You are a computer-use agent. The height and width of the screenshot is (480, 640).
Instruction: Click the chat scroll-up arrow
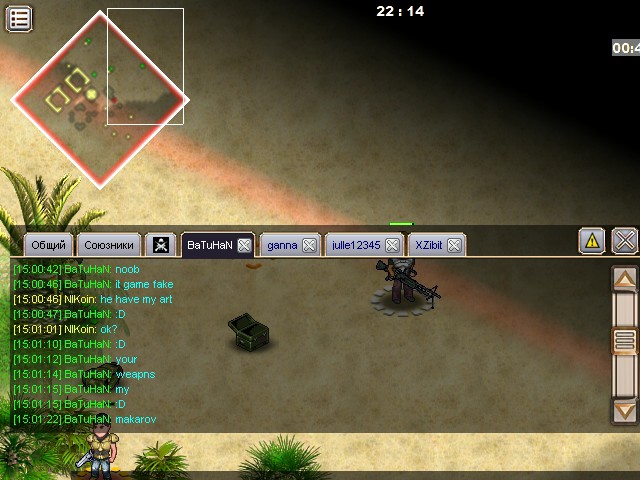625,279
